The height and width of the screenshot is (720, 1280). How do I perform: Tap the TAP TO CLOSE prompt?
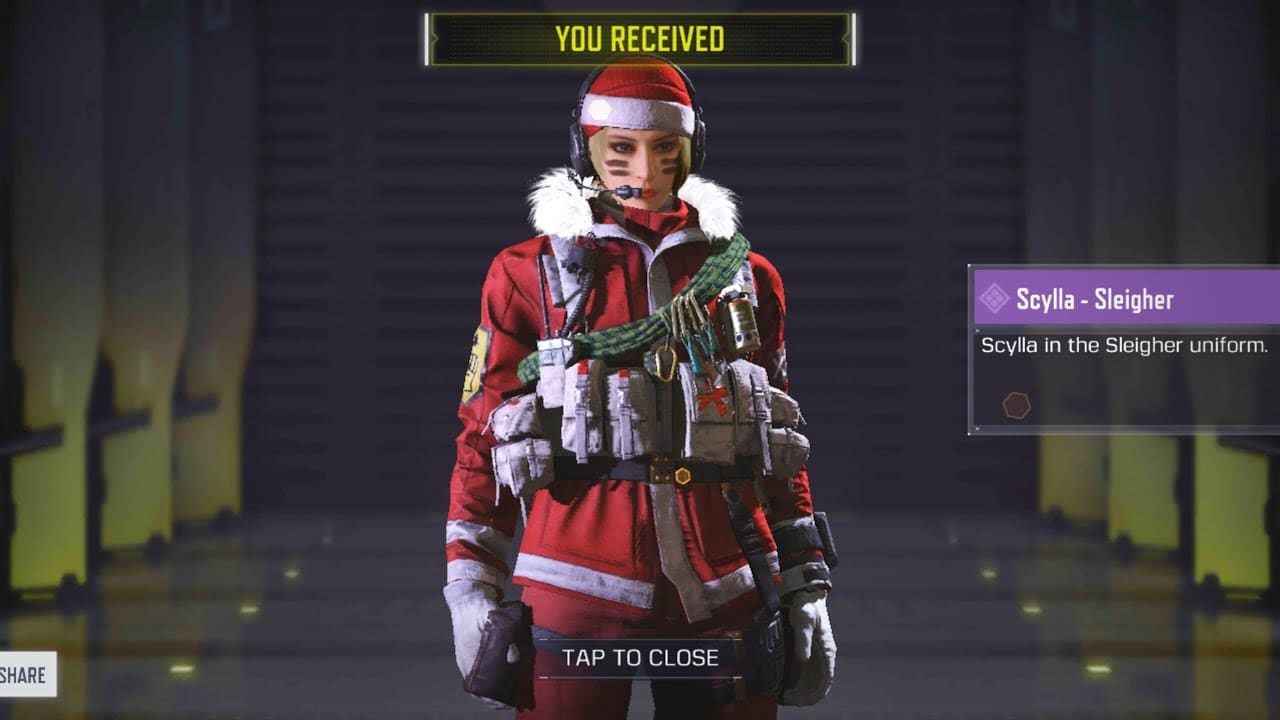(x=640, y=658)
